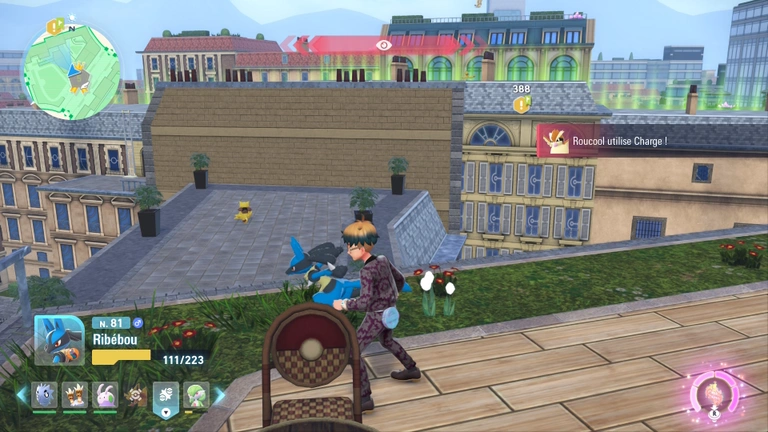Select Lucario's active portrait
The height and width of the screenshot is (432, 768).
(x=59, y=340)
